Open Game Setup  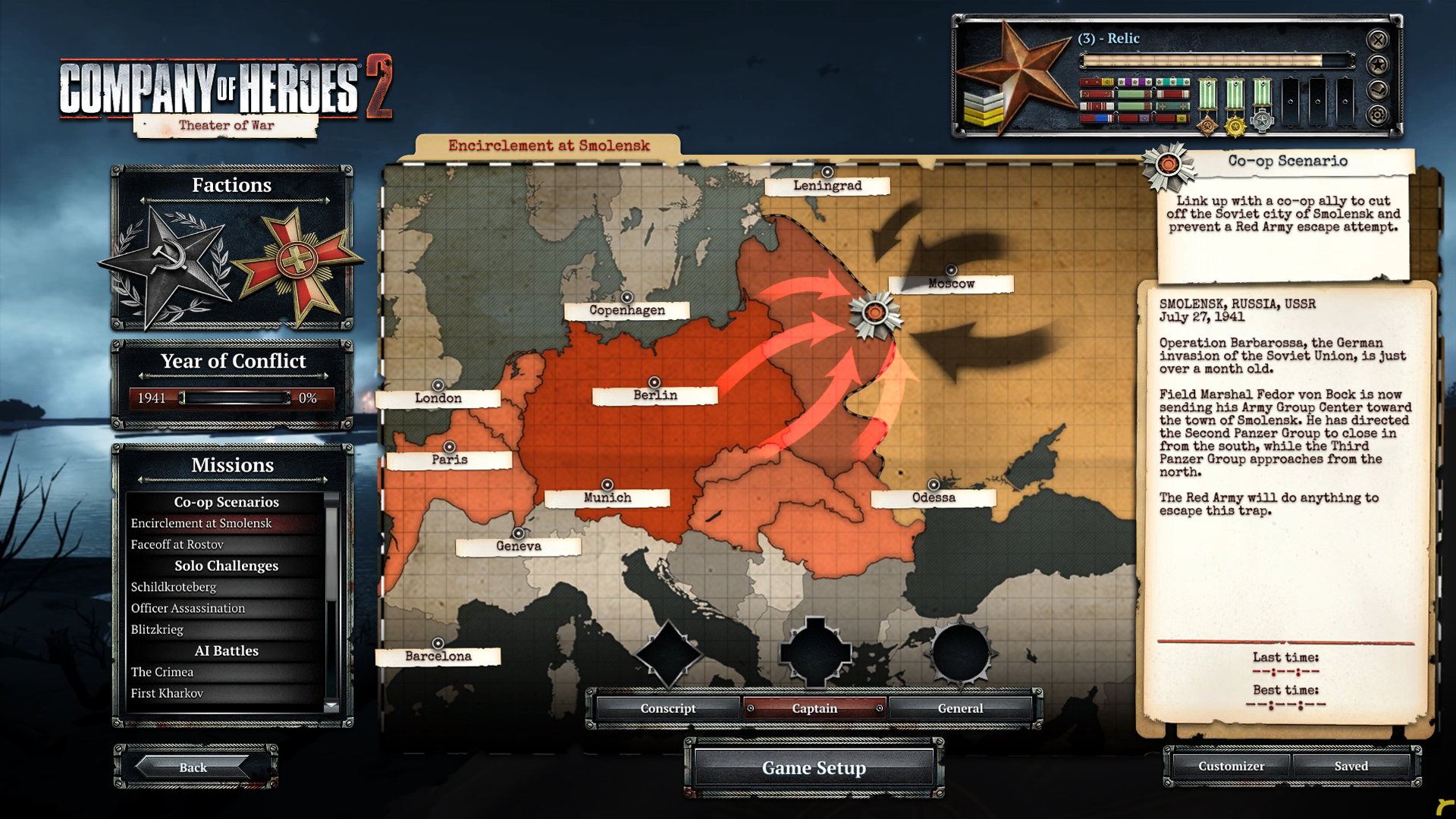pos(814,768)
